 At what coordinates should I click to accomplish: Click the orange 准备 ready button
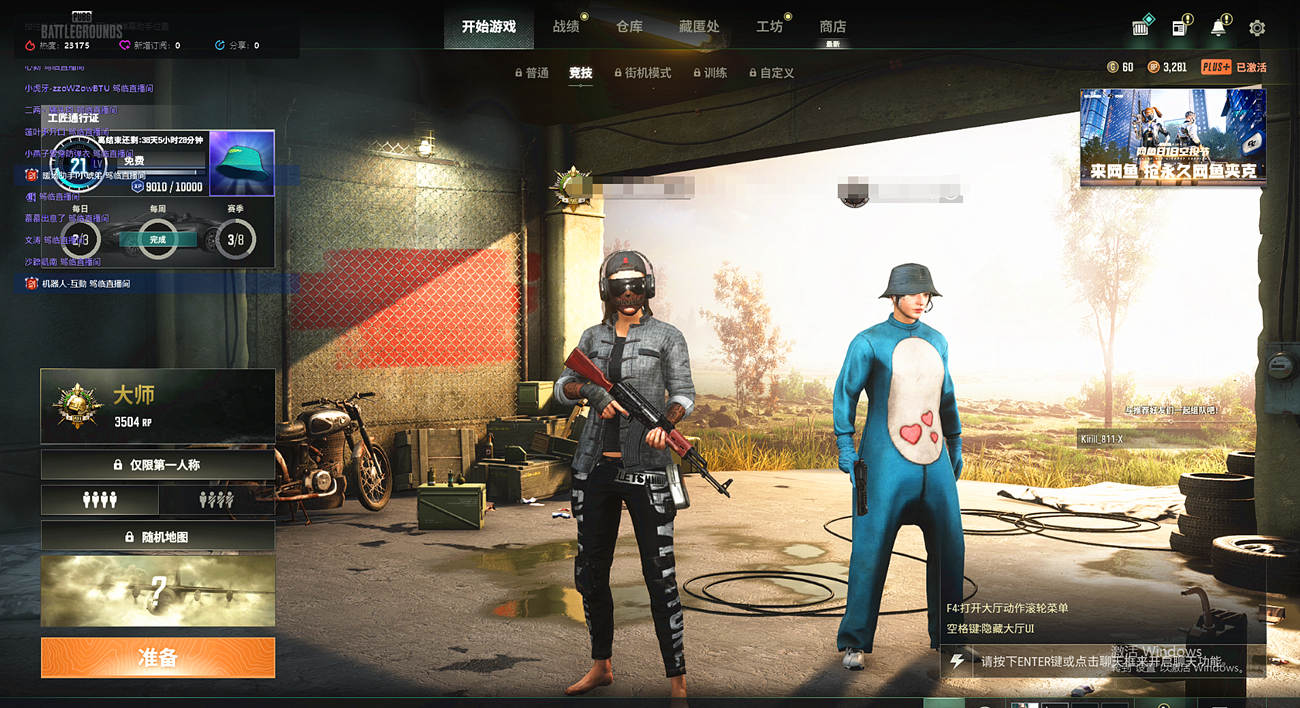[158, 657]
